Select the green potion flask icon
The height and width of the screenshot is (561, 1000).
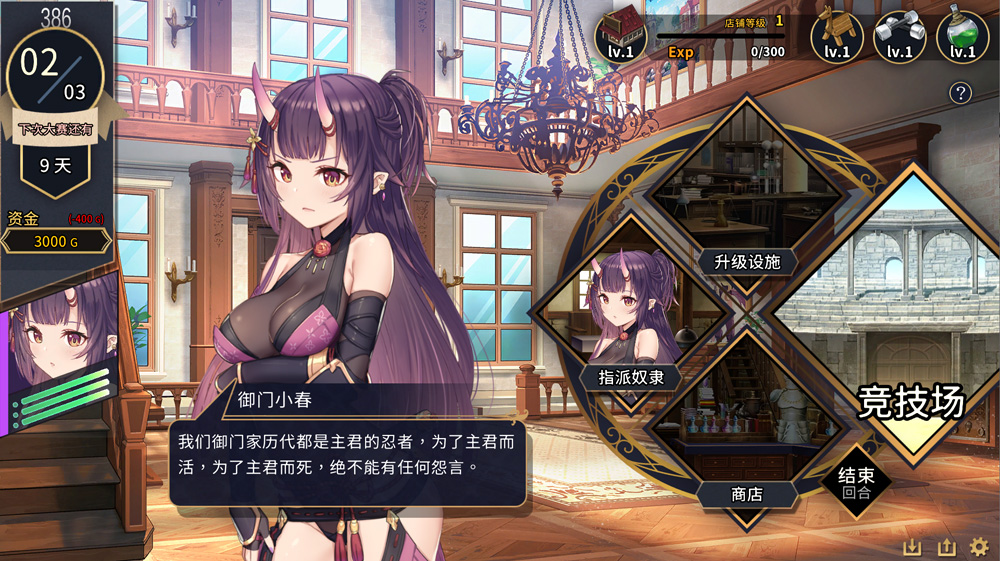click(x=962, y=37)
